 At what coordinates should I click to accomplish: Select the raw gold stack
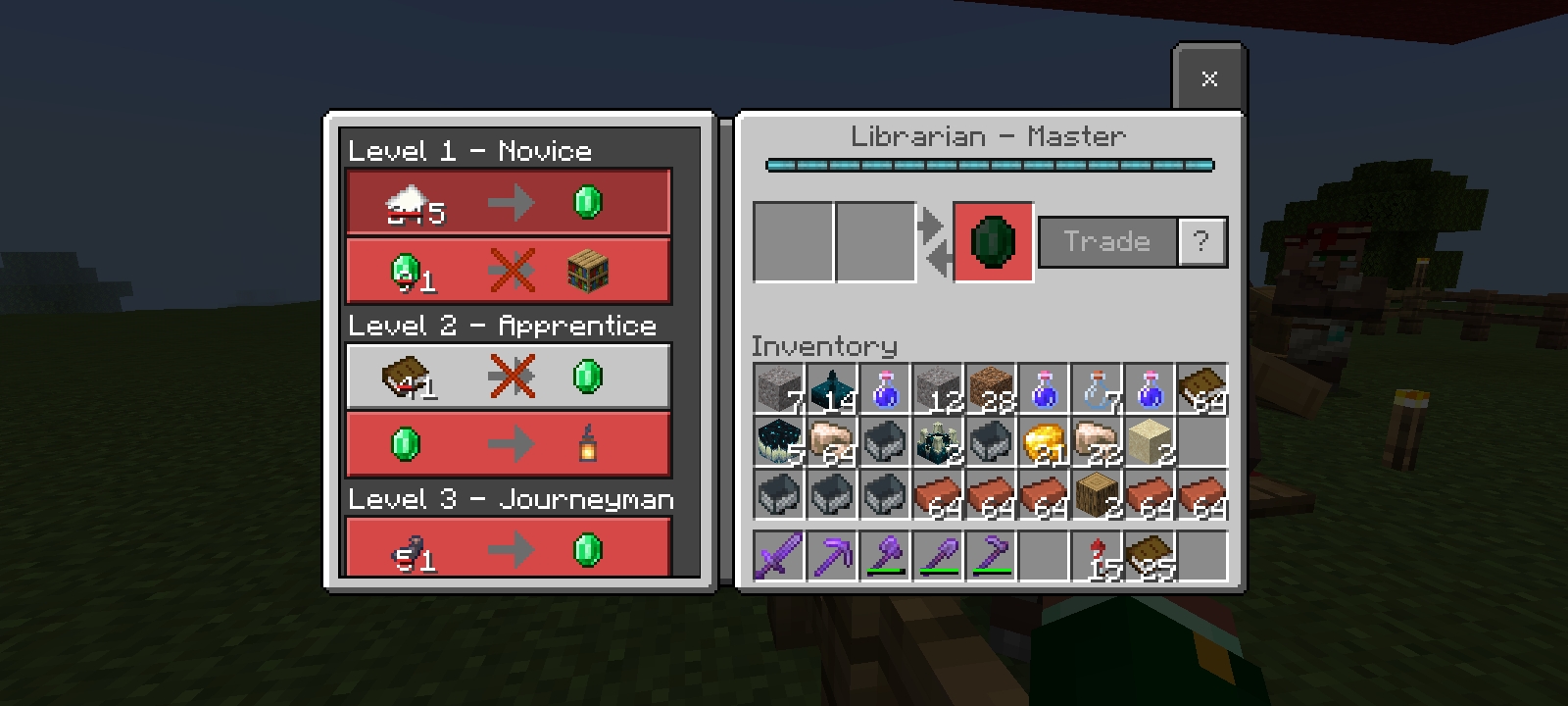tap(1044, 441)
